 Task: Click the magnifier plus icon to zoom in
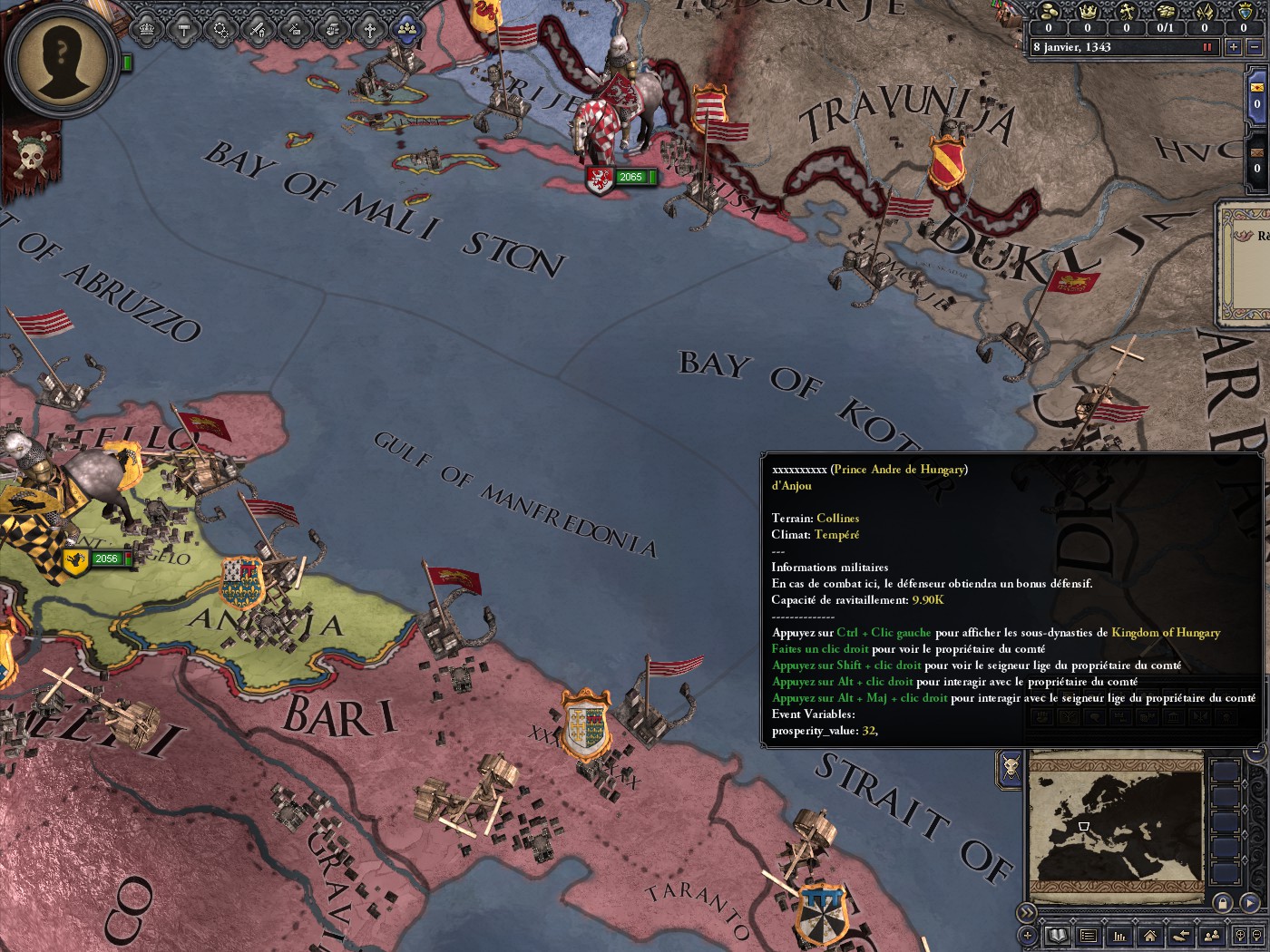(x=1241, y=937)
